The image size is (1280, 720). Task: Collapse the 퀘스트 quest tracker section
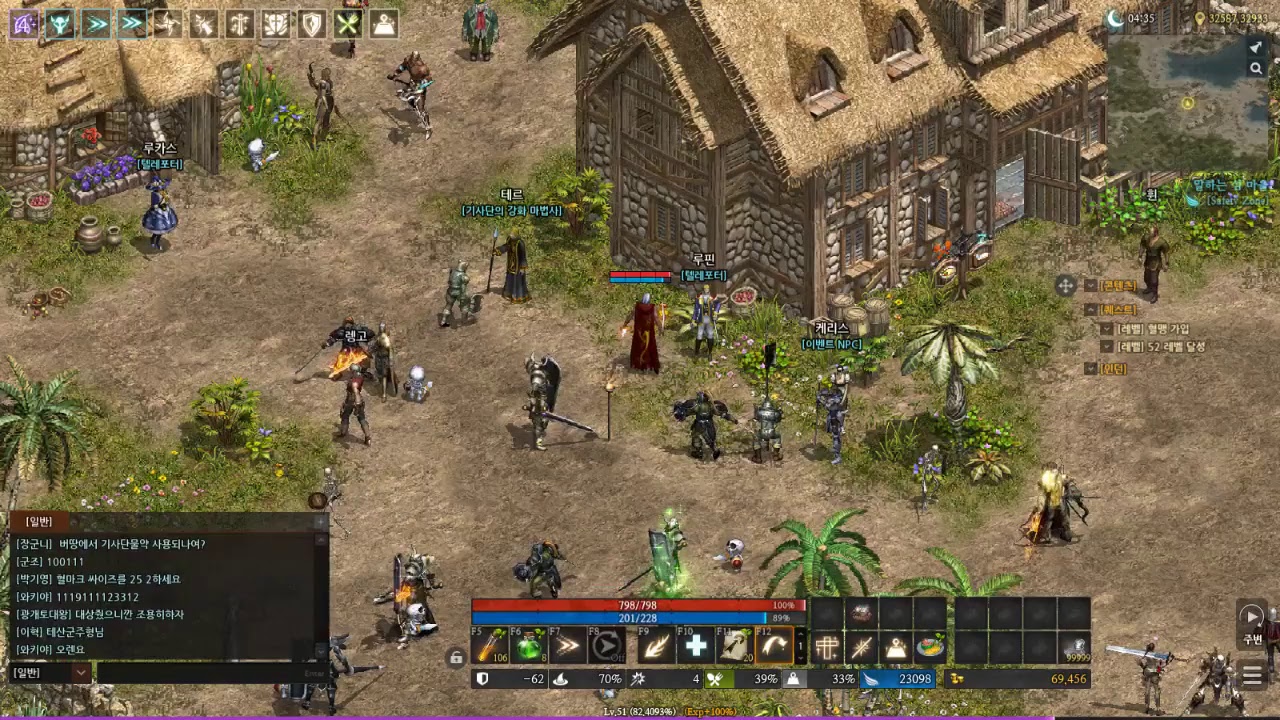1091,310
